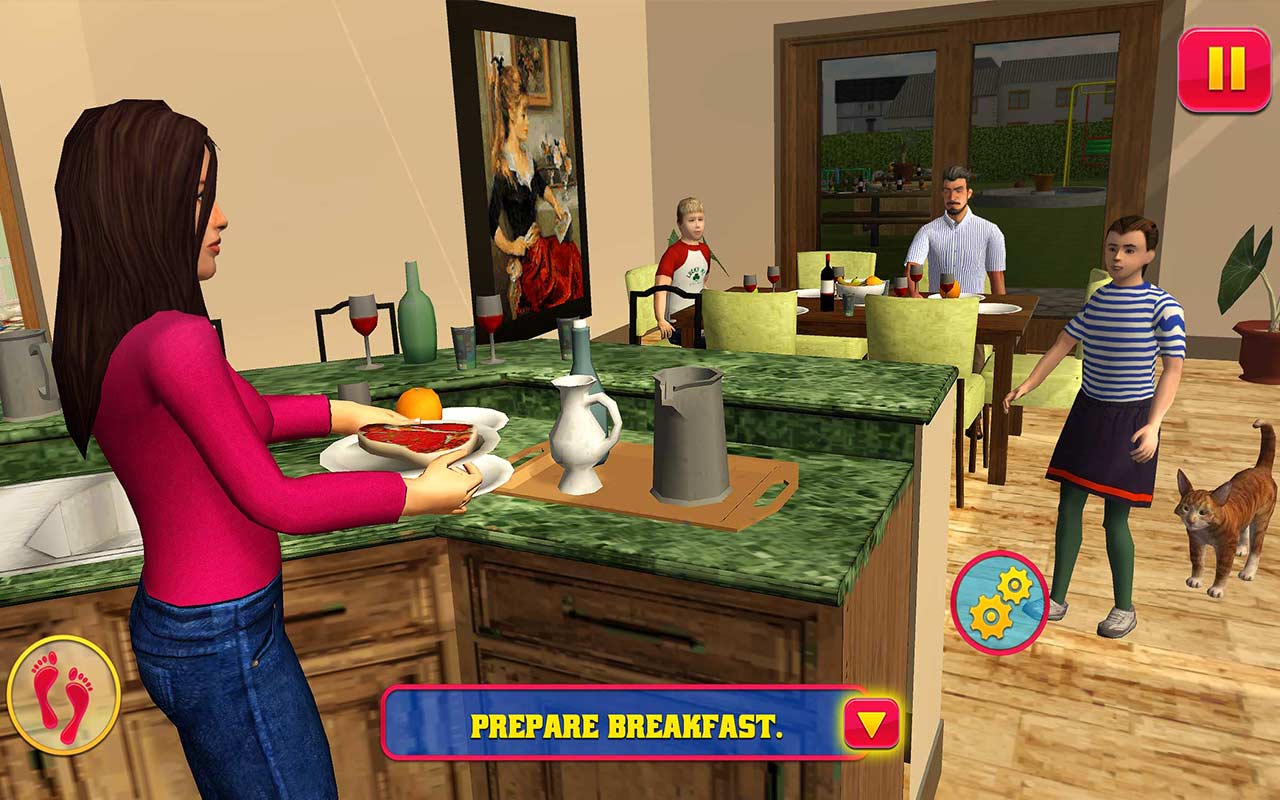Select the wine glass near the bottle
The image size is (1280, 800).
coord(362,320)
